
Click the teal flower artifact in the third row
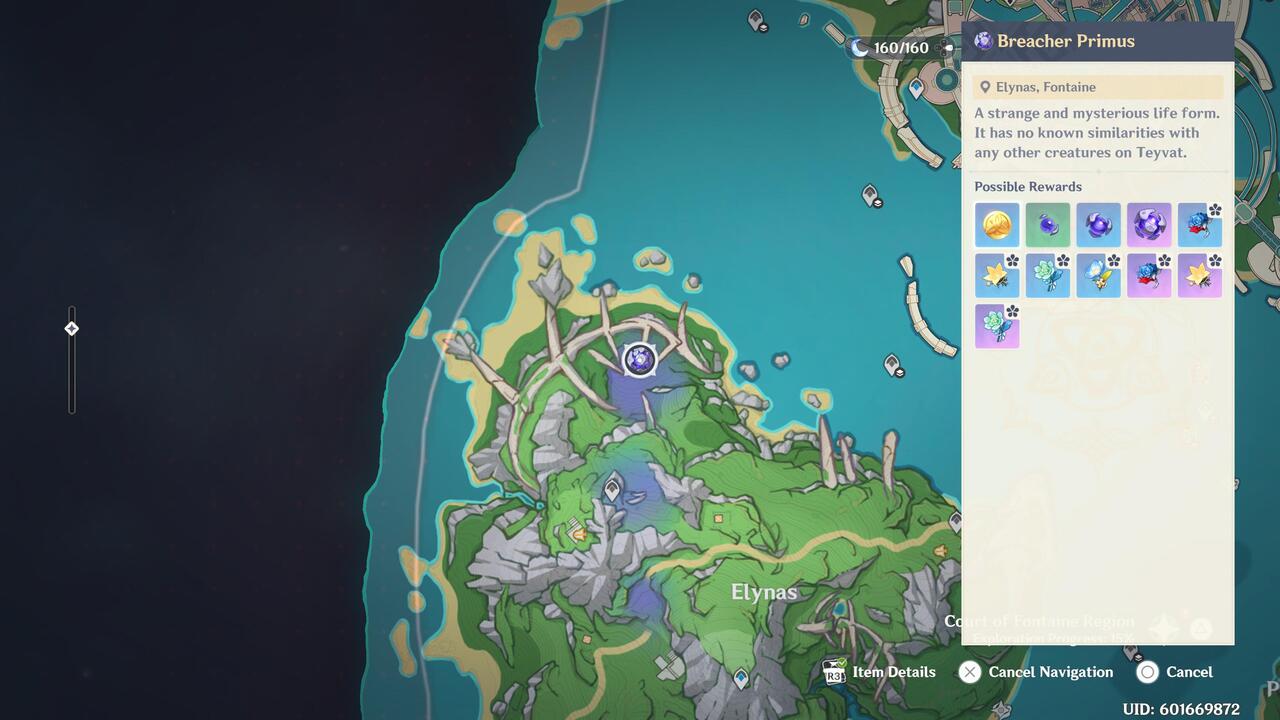click(x=997, y=326)
